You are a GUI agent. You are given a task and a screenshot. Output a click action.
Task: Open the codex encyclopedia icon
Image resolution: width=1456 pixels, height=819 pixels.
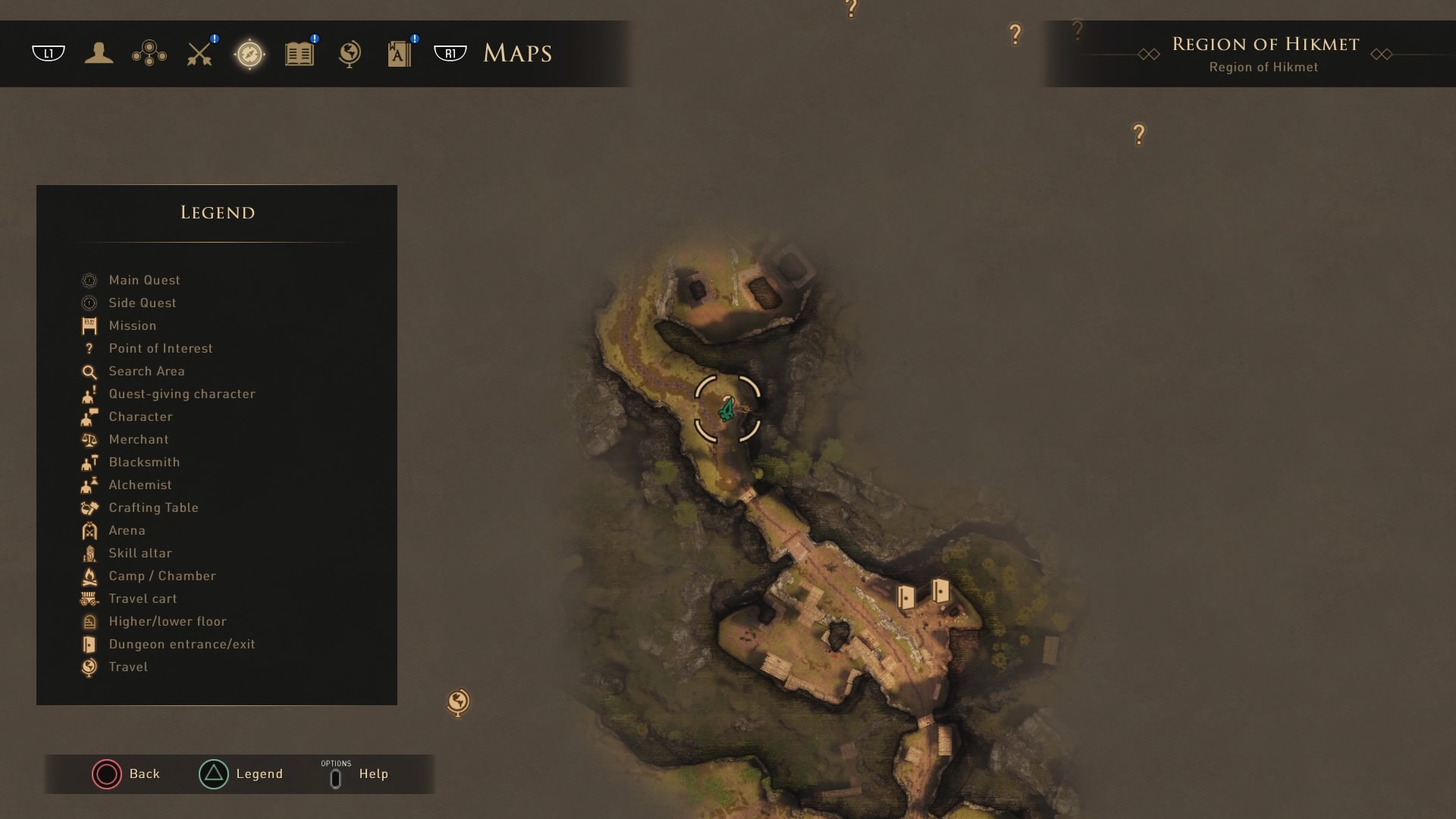pyautogui.click(x=398, y=53)
